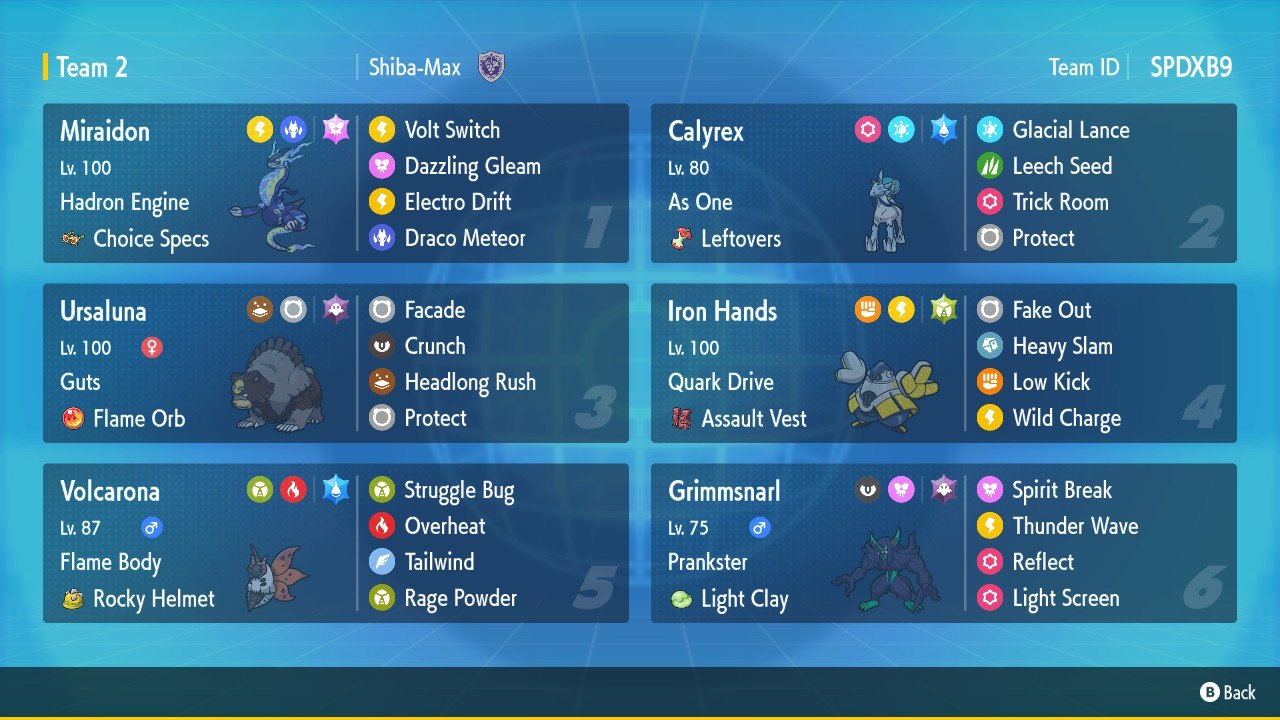Select the Grimmsnarl team card
This screenshot has width=1280, height=720.
[x=943, y=543]
